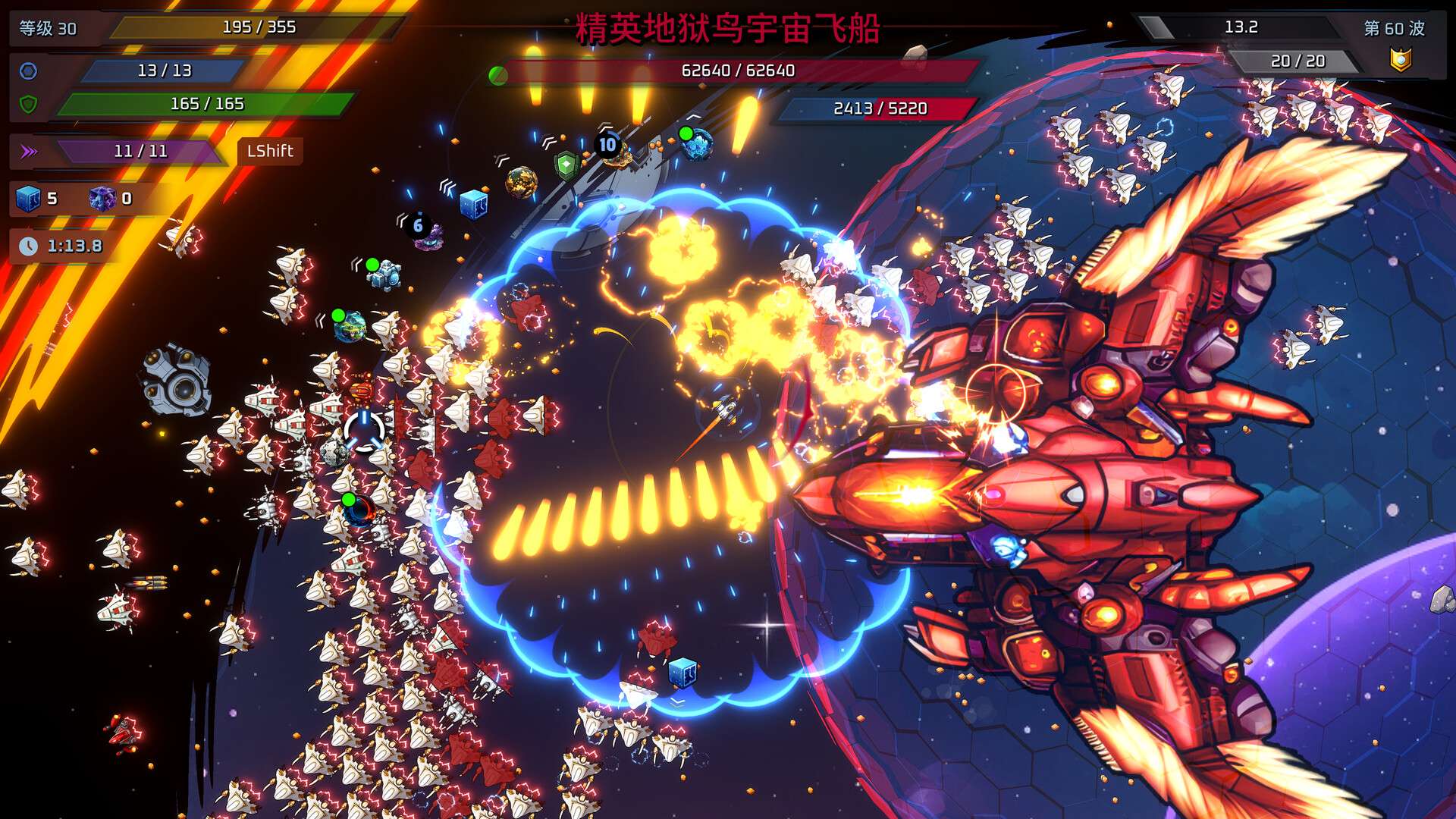Click the gold shield badge icon
This screenshot has height=819, width=1456.
point(1400,59)
